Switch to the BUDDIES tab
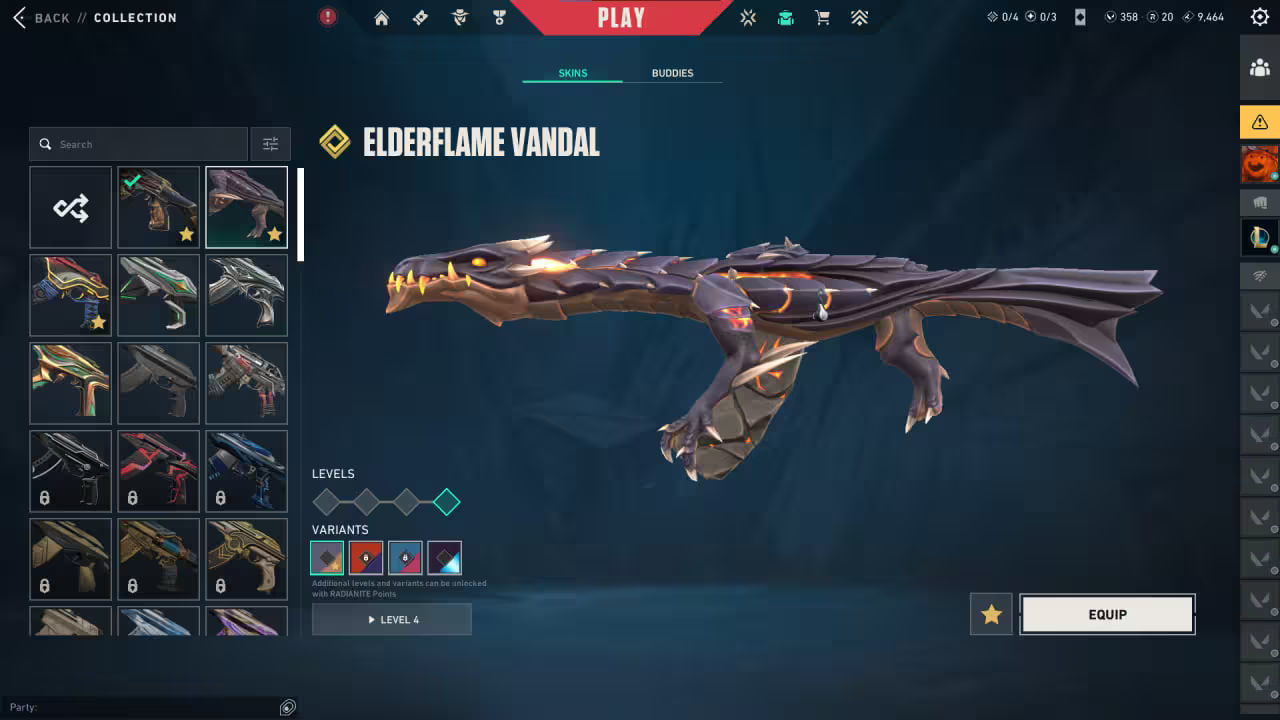This screenshot has height=720, width=1280. tap(673, 72)
